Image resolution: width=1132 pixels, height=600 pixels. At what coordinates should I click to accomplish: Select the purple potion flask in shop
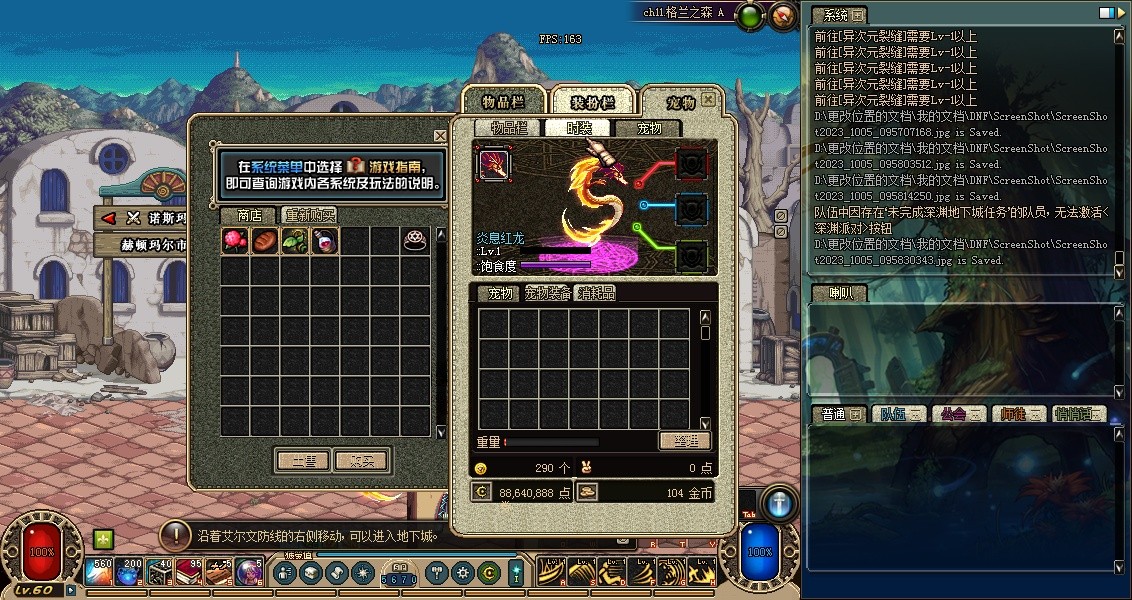325,241
